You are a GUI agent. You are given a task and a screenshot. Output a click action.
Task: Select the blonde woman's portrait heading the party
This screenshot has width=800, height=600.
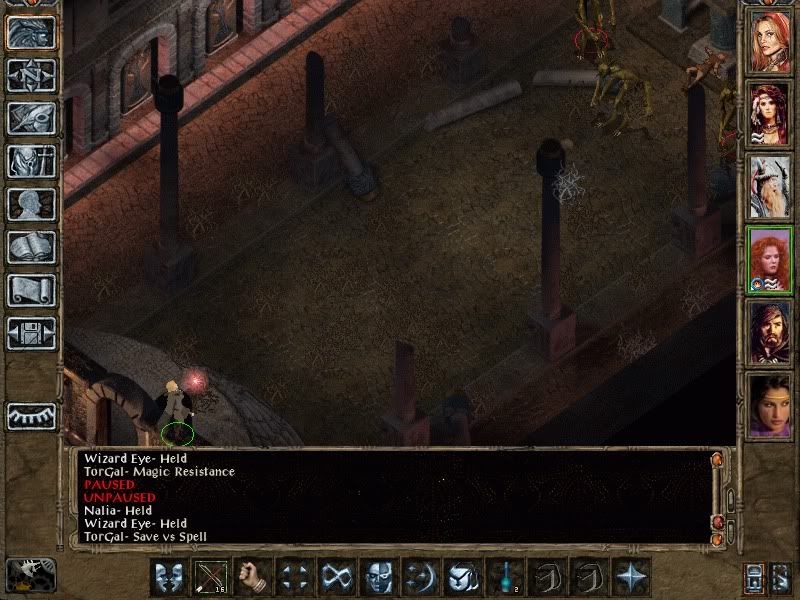770,40
